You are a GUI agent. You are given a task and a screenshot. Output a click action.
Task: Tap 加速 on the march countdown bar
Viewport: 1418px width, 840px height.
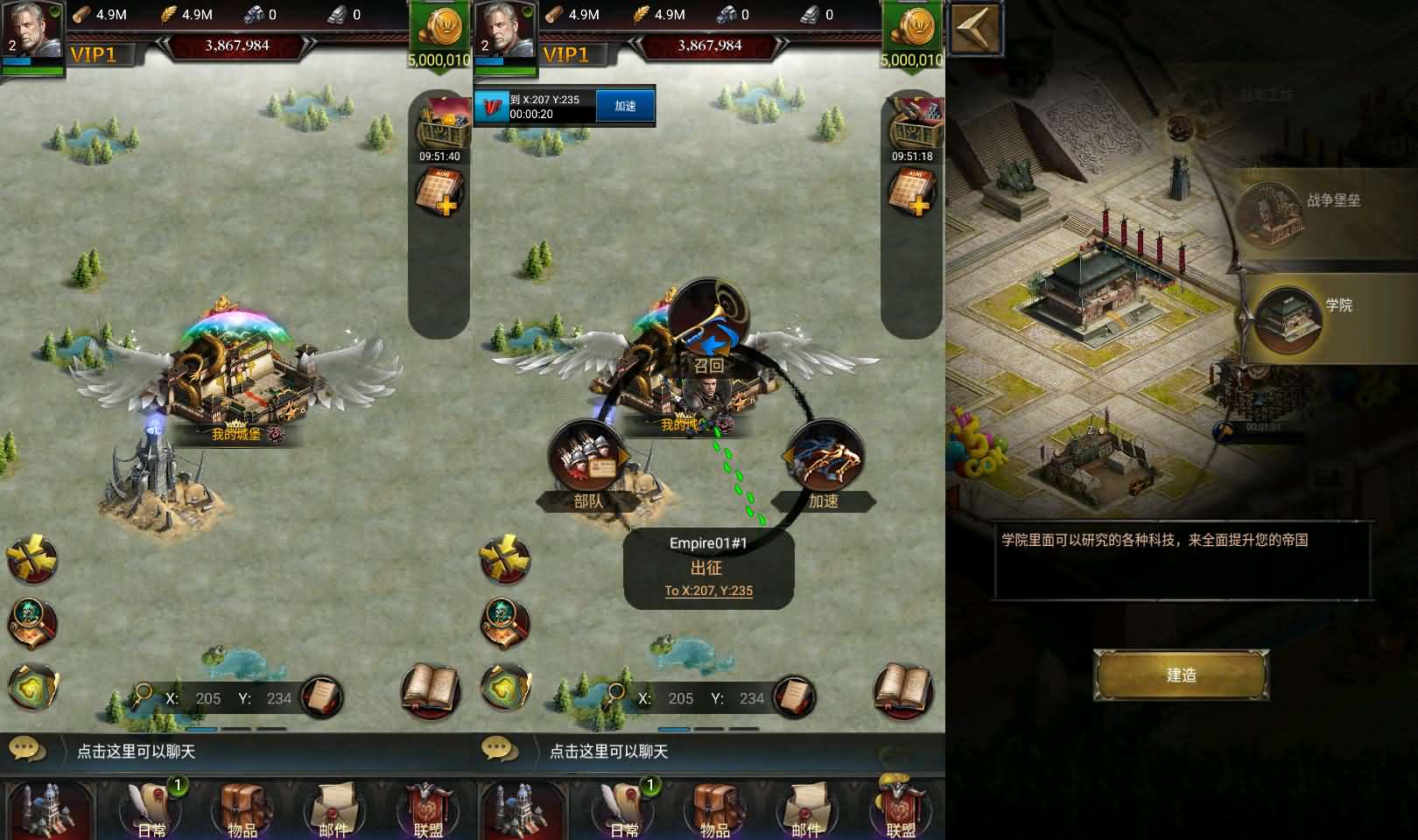[624, 105]
